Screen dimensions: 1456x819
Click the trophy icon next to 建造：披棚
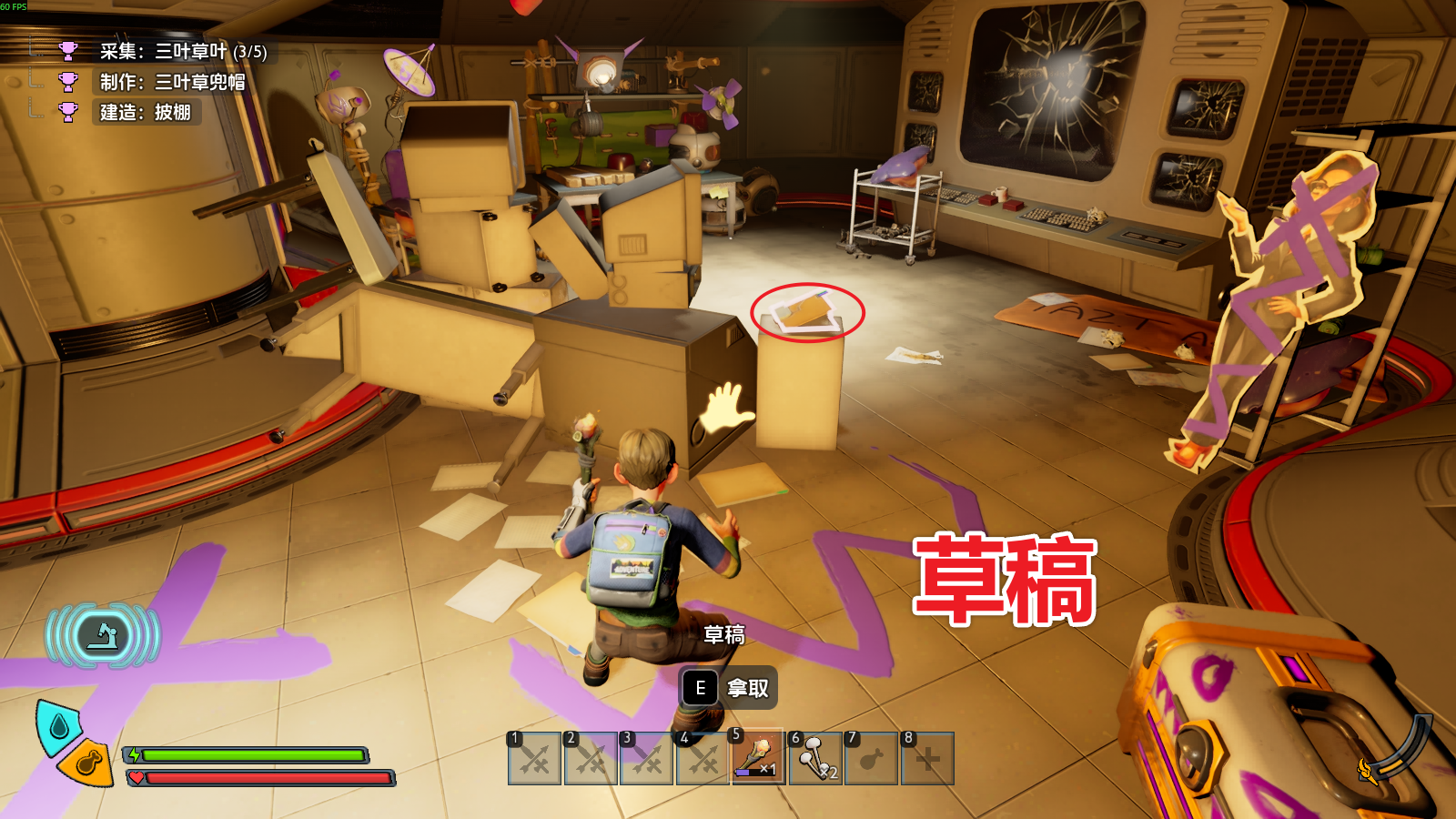(66, 108)
